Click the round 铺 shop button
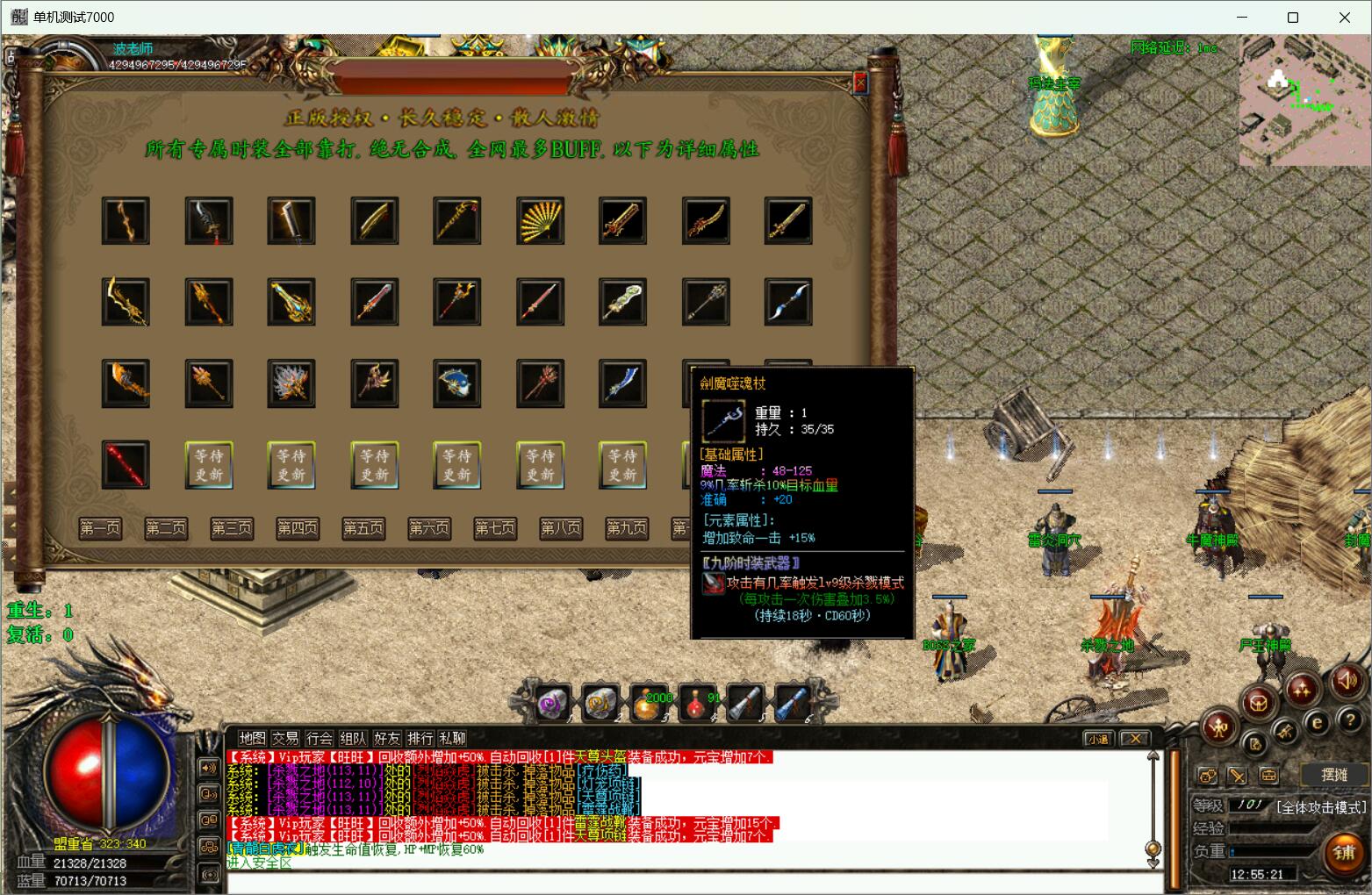Screen dimensions: 1372x895 [1344, 853]
